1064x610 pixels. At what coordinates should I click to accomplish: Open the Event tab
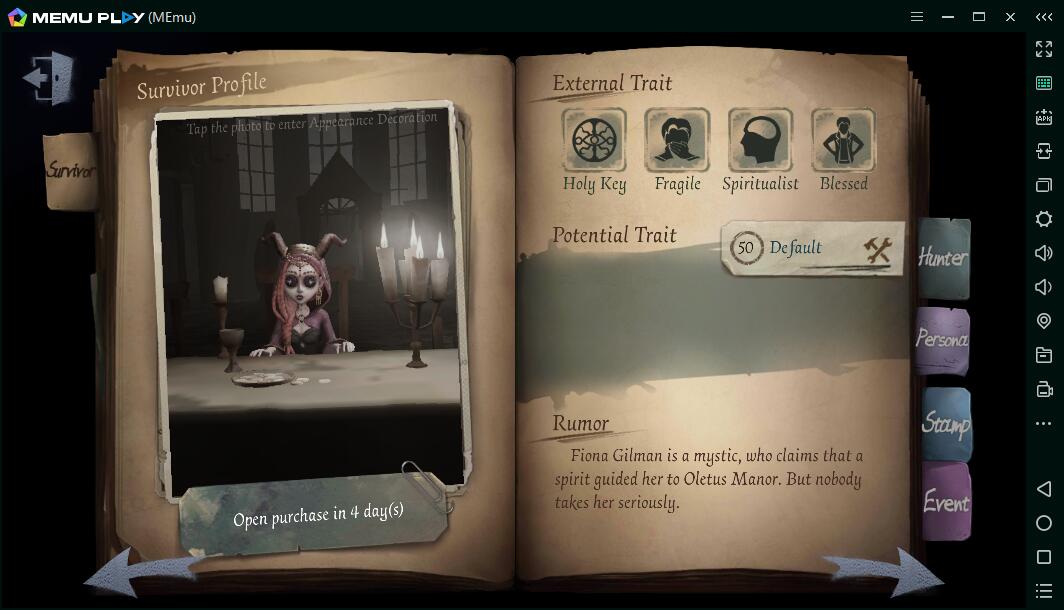[945, 502]
